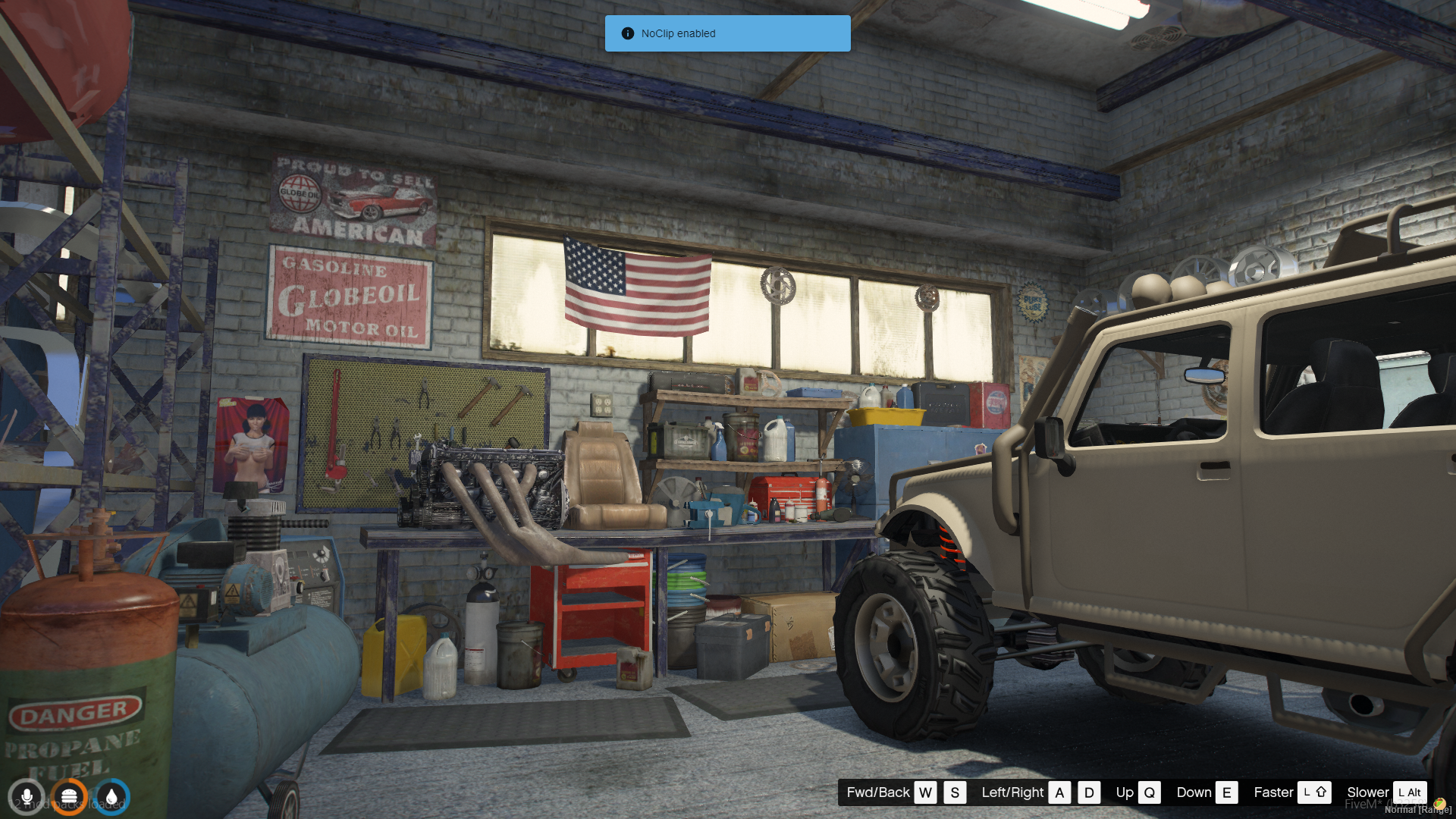Select the burger hunger status icon
The height and width of the screenshot is (819, 1456).
coord(69,797)
